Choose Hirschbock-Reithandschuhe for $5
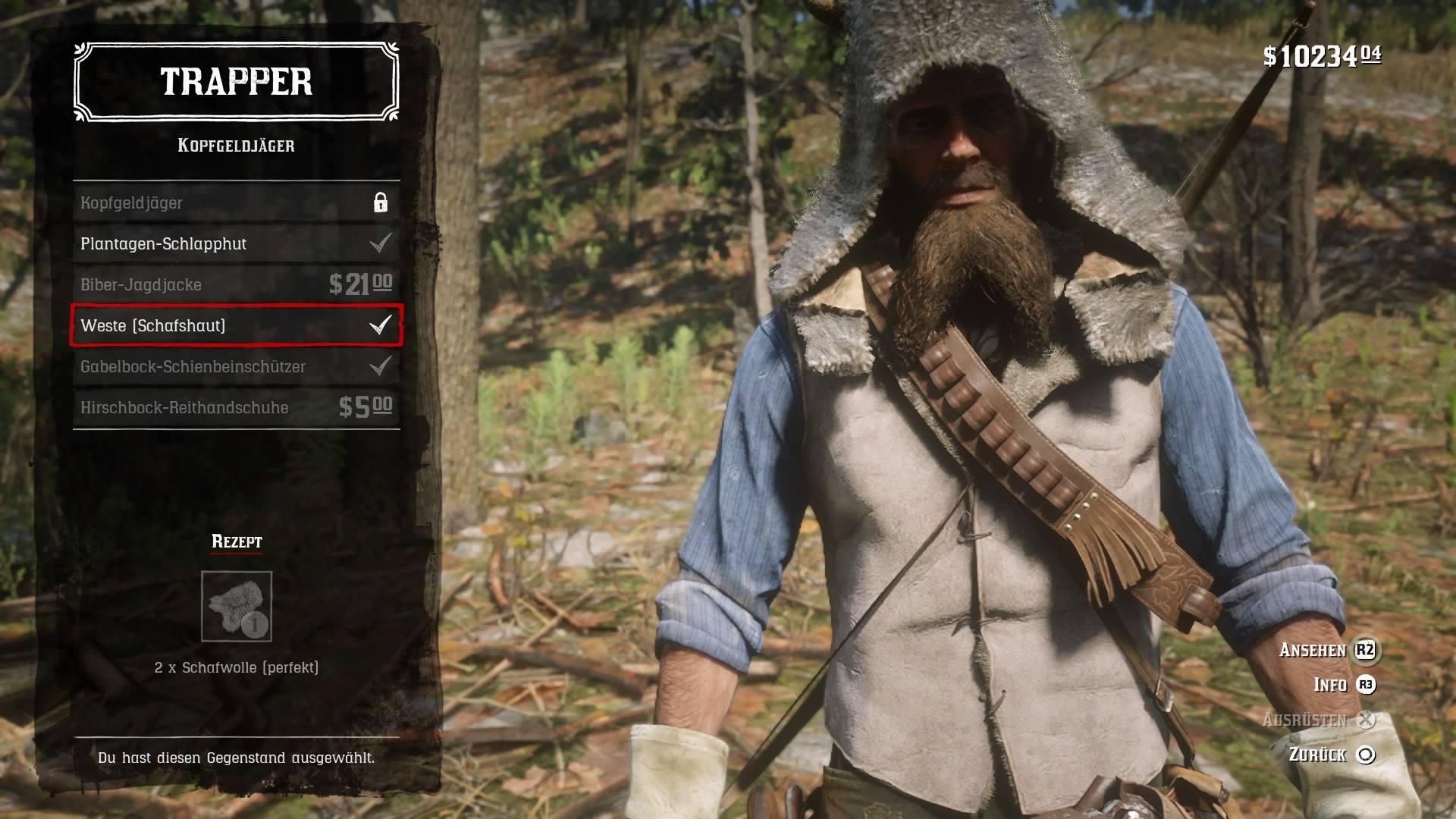Image resolution: width=1456 pixels, height=819 pixels. (236, 408)
